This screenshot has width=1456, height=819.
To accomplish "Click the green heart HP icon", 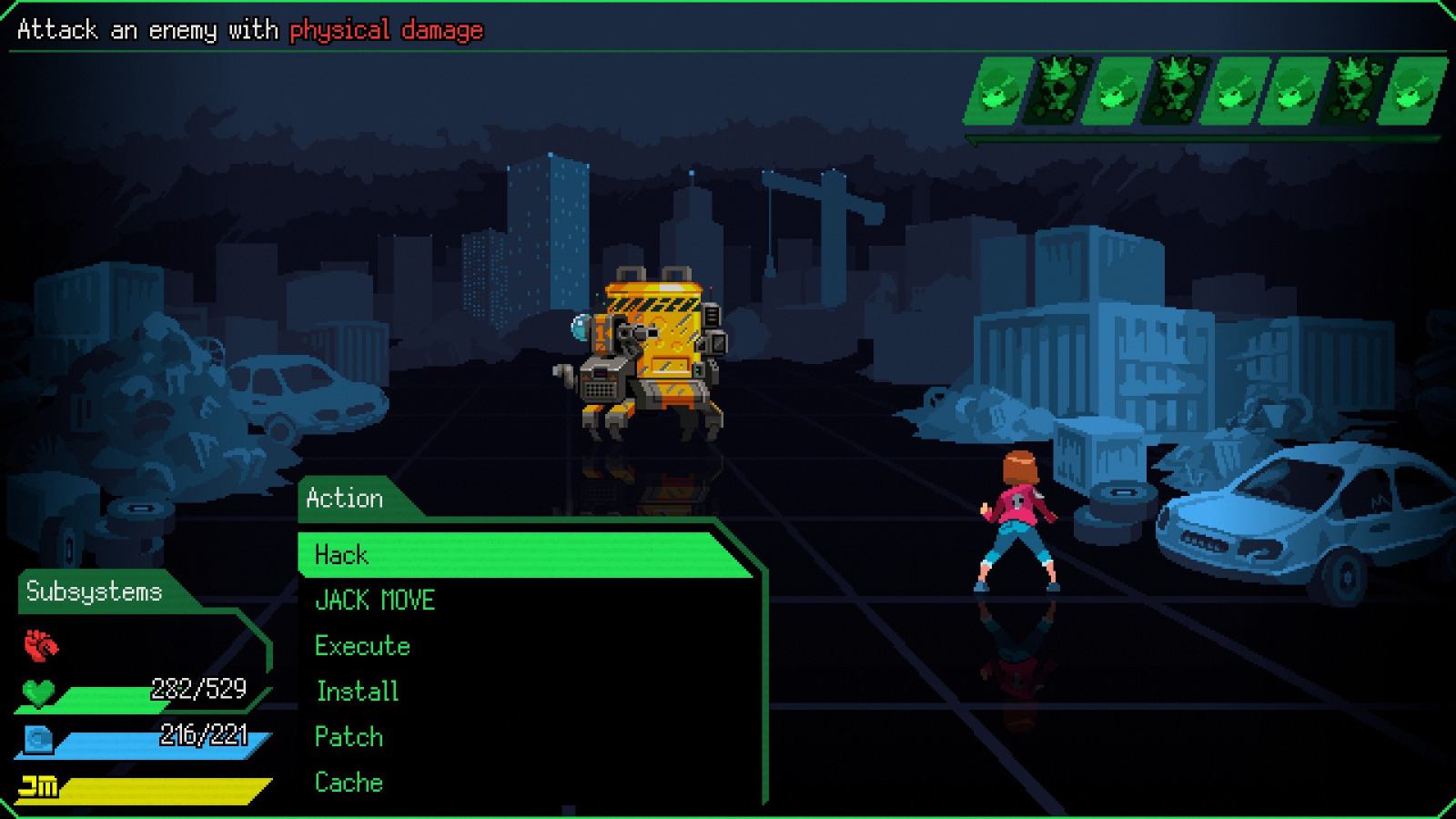I will [38, 693].
